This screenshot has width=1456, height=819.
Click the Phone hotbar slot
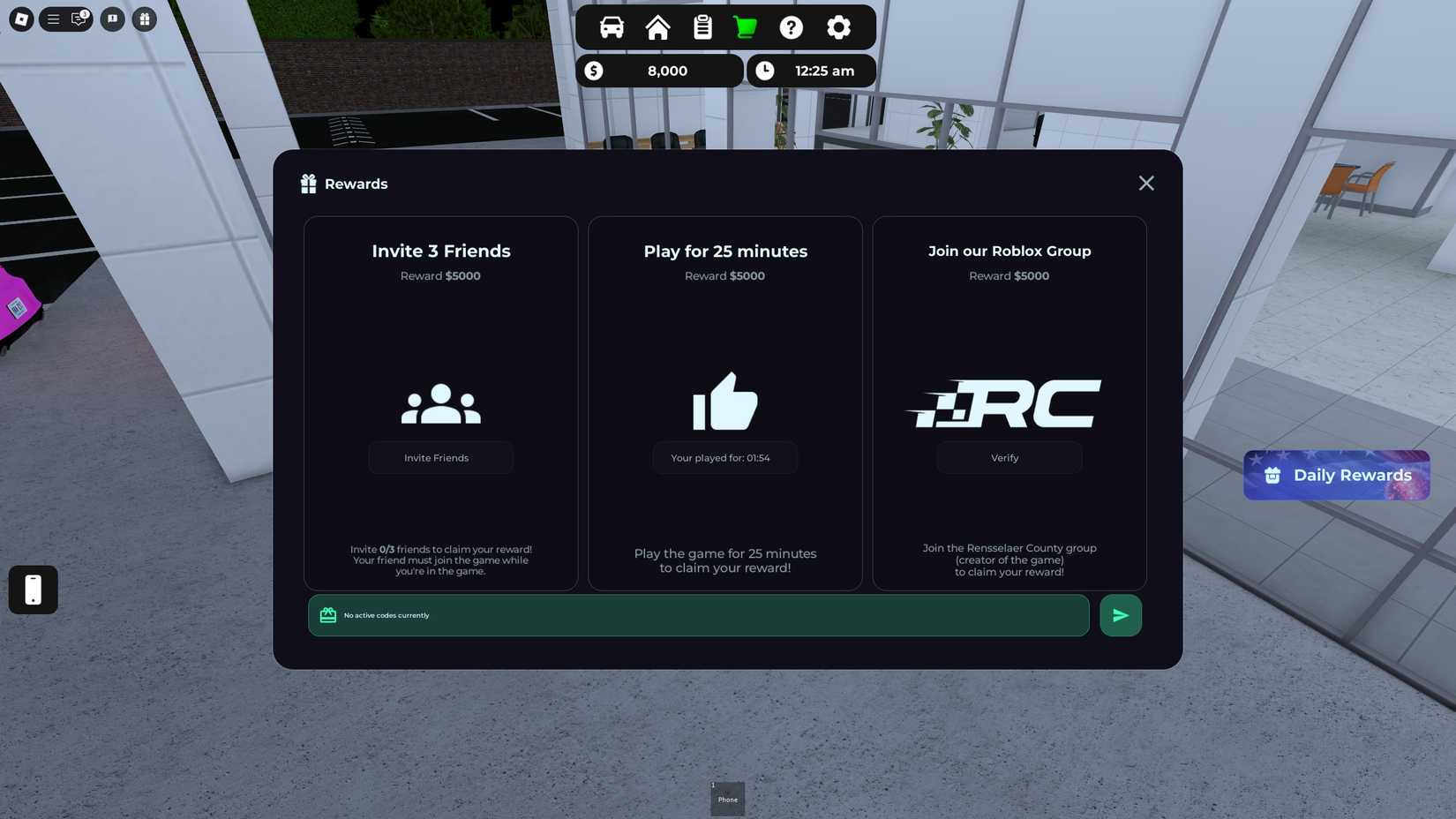[x=727, y=797]
